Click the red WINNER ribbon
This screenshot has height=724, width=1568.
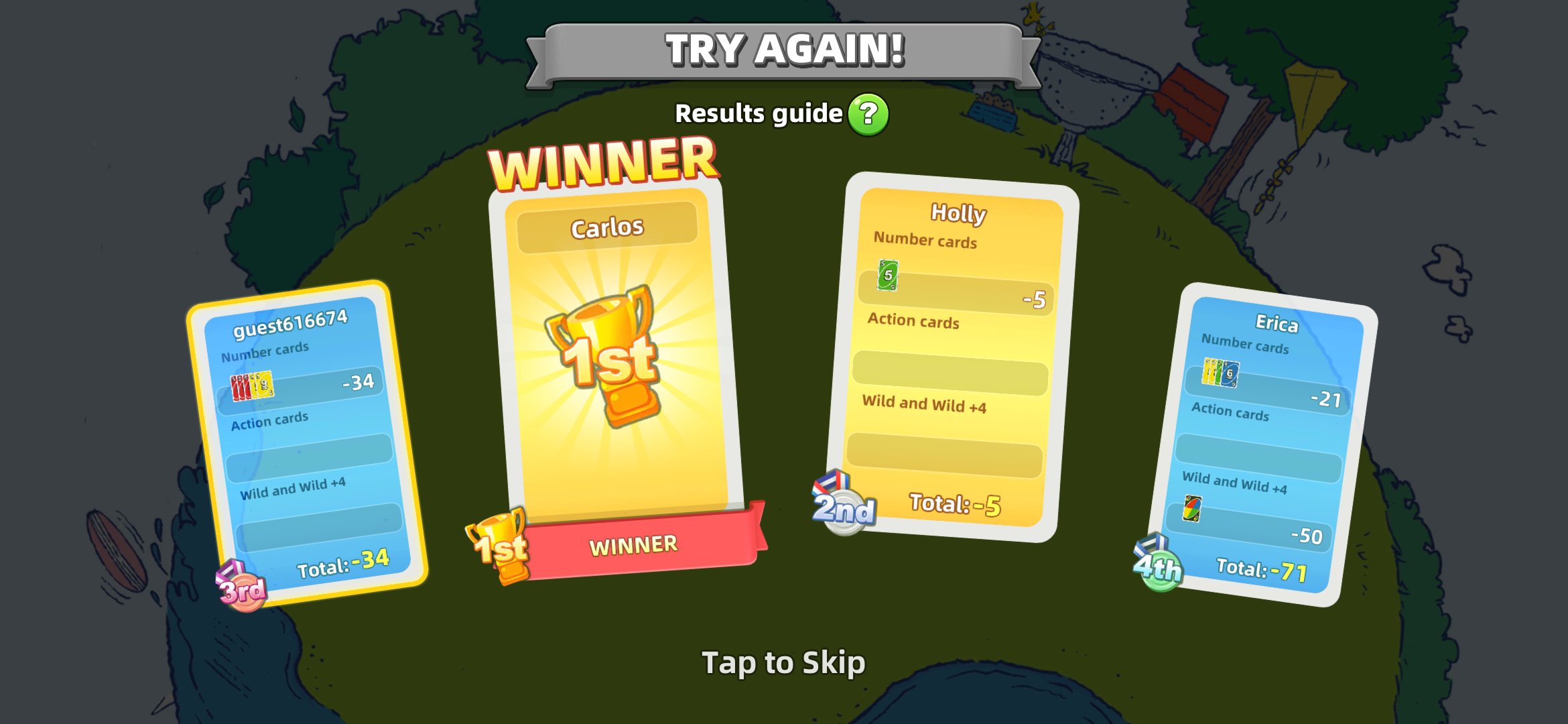click(x=633, y=543)
